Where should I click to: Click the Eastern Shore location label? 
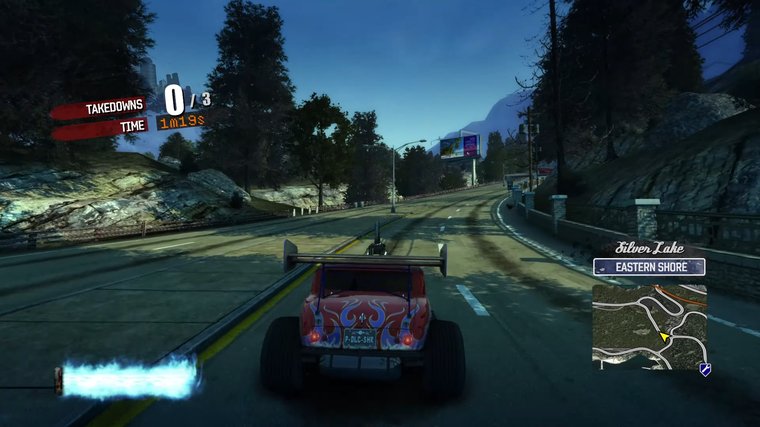tap(649, 267)
